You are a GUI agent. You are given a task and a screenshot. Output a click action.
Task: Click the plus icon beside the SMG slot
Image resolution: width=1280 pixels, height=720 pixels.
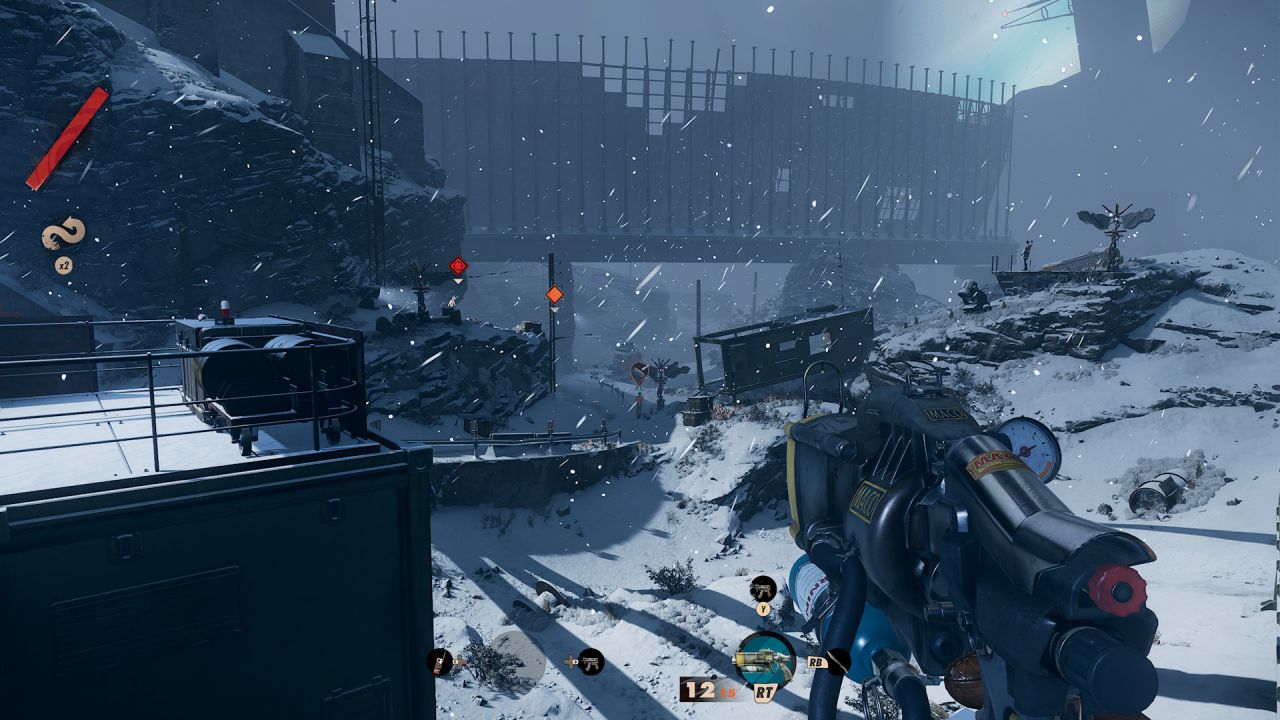(570, 662)
